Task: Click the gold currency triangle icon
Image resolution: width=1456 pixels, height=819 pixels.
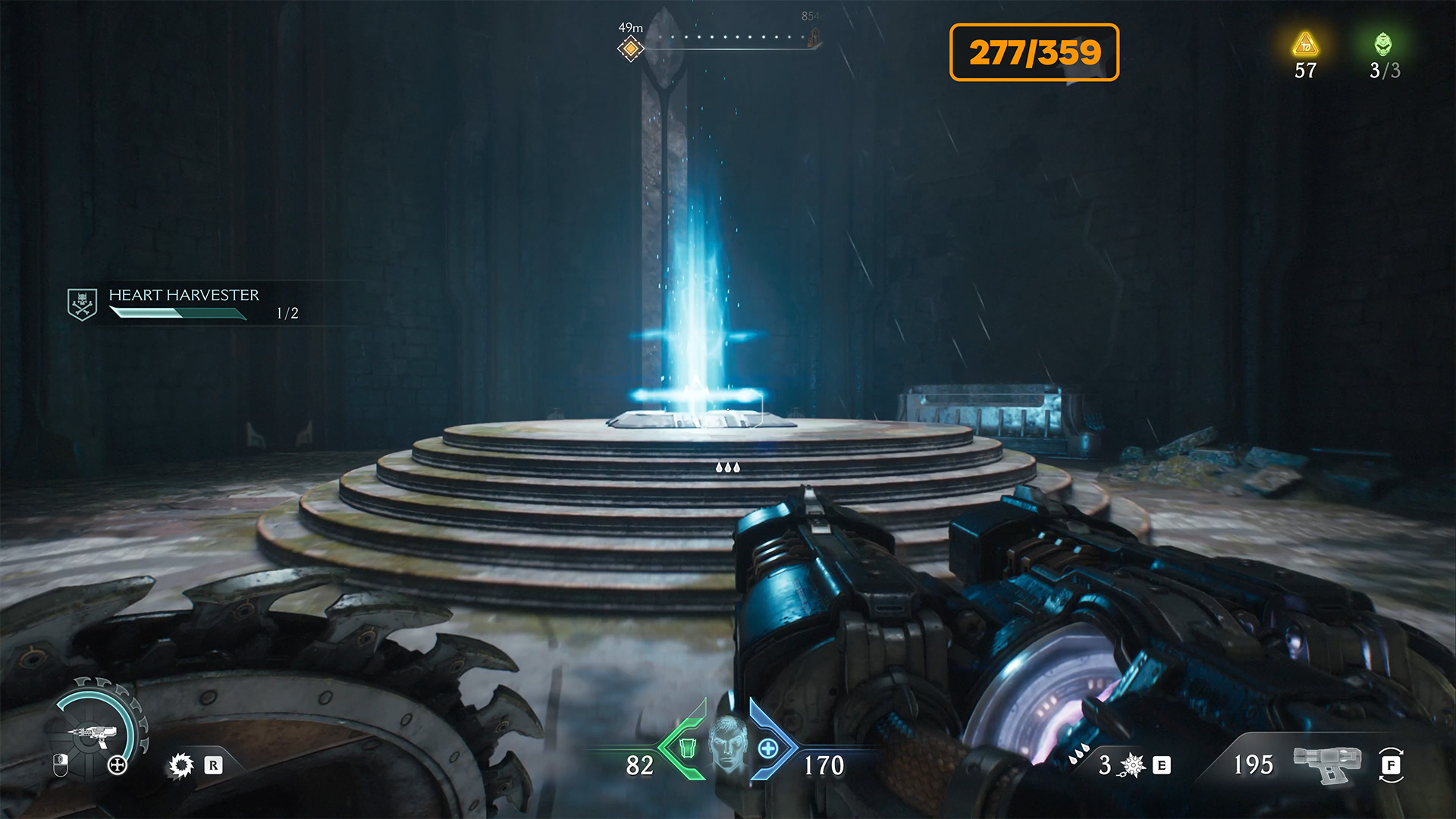Action: 1305,45
